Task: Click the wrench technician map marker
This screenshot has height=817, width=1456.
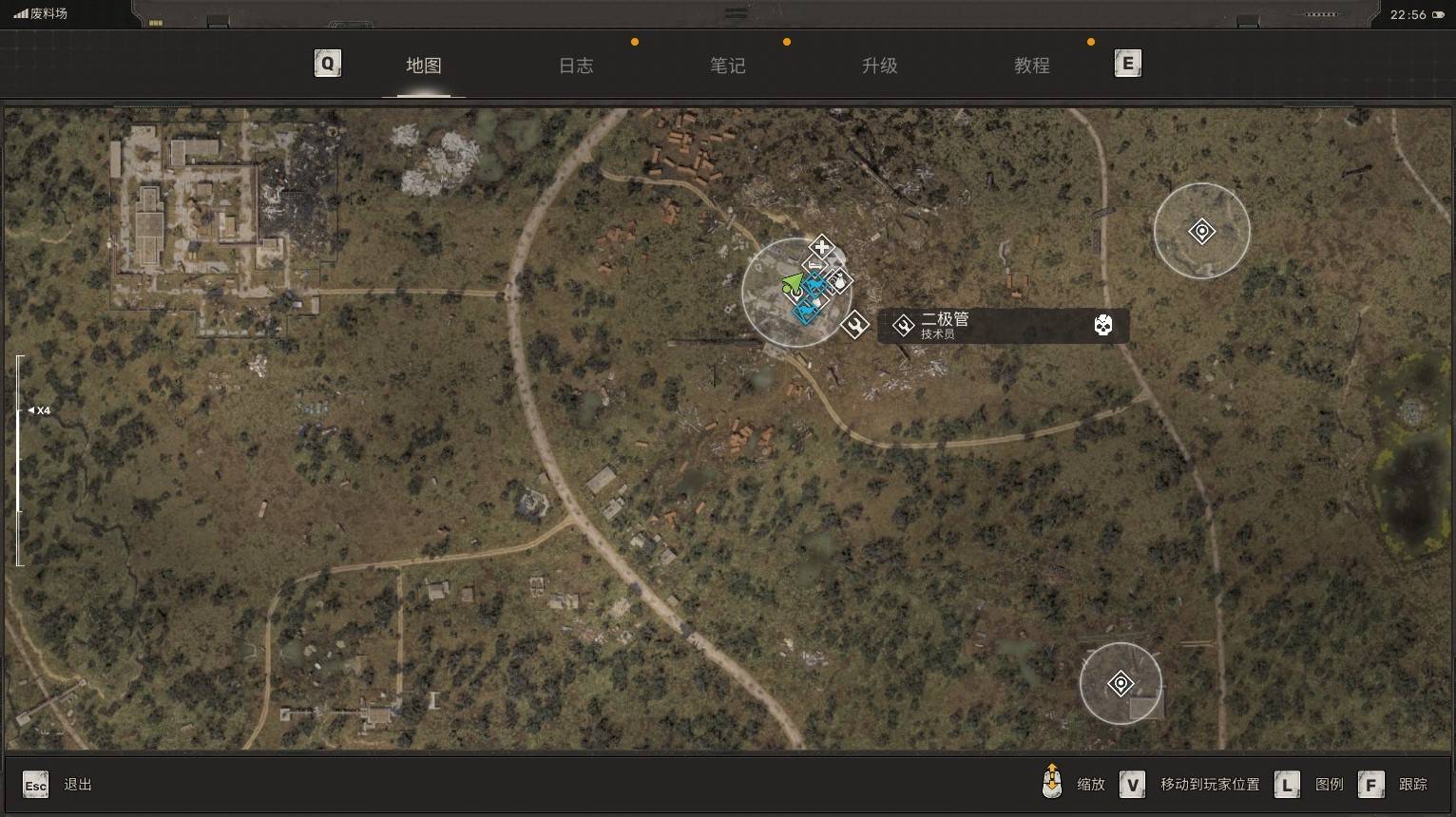Action: pyautogui.click(x=854, y=325)
